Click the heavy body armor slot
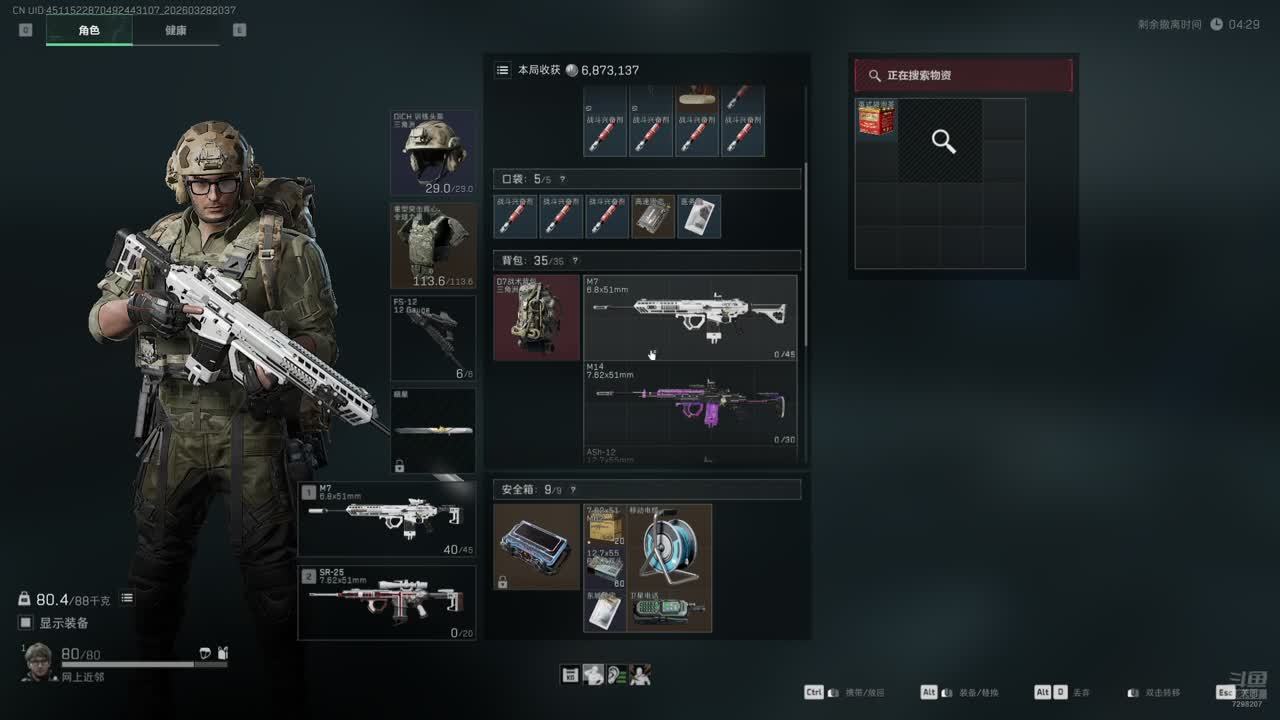The height and width of the screenshot is (720, 1280). coord(433,246)
